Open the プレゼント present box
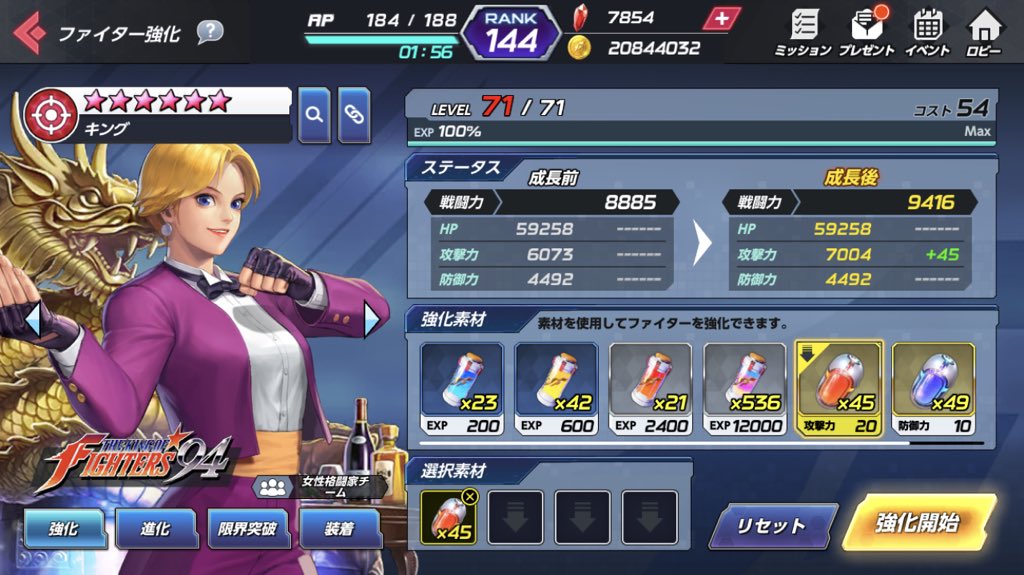1024x575 pixels. click(x=866, y=33)
